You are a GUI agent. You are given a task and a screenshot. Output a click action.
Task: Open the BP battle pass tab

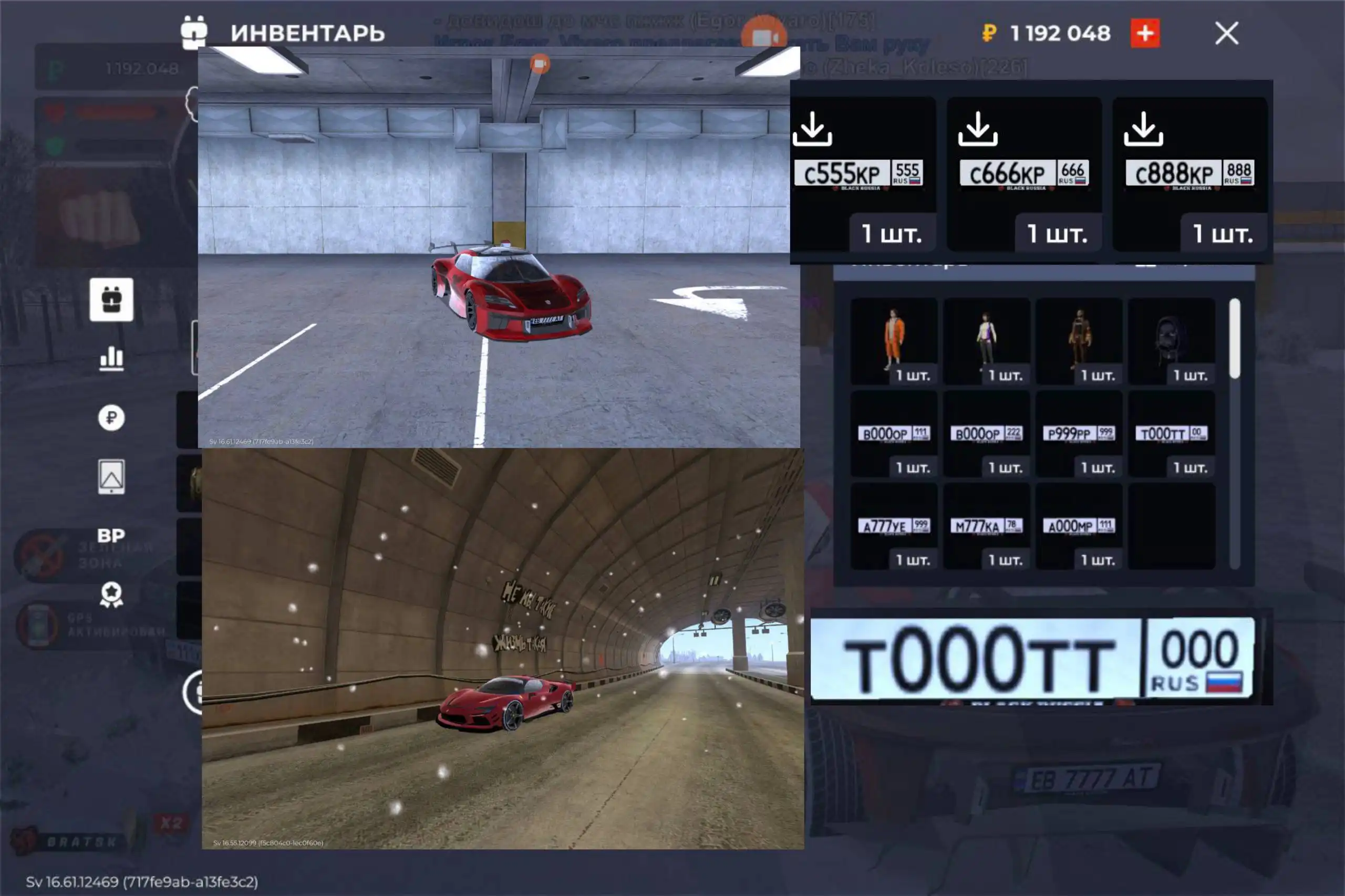pos(111,535)
